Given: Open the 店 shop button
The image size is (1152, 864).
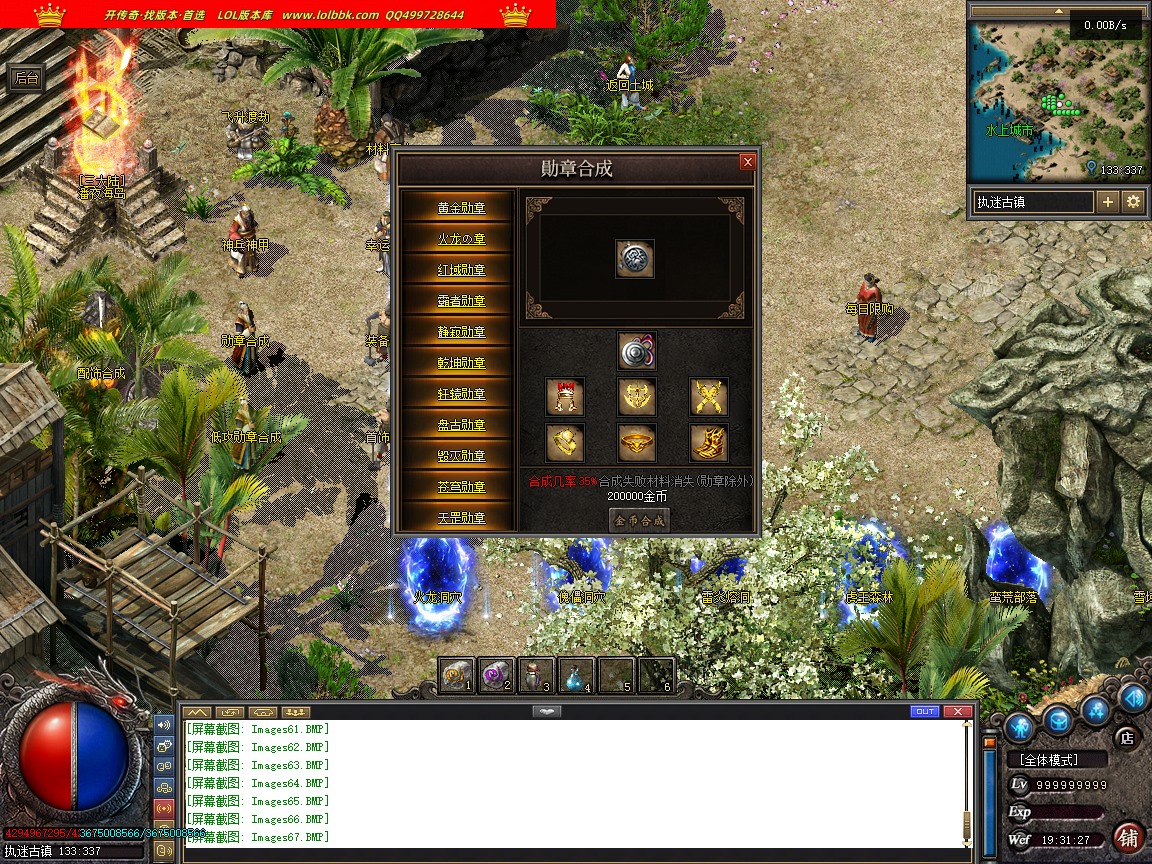Looking at the screenshot, I should click(x=1126, y=738).
